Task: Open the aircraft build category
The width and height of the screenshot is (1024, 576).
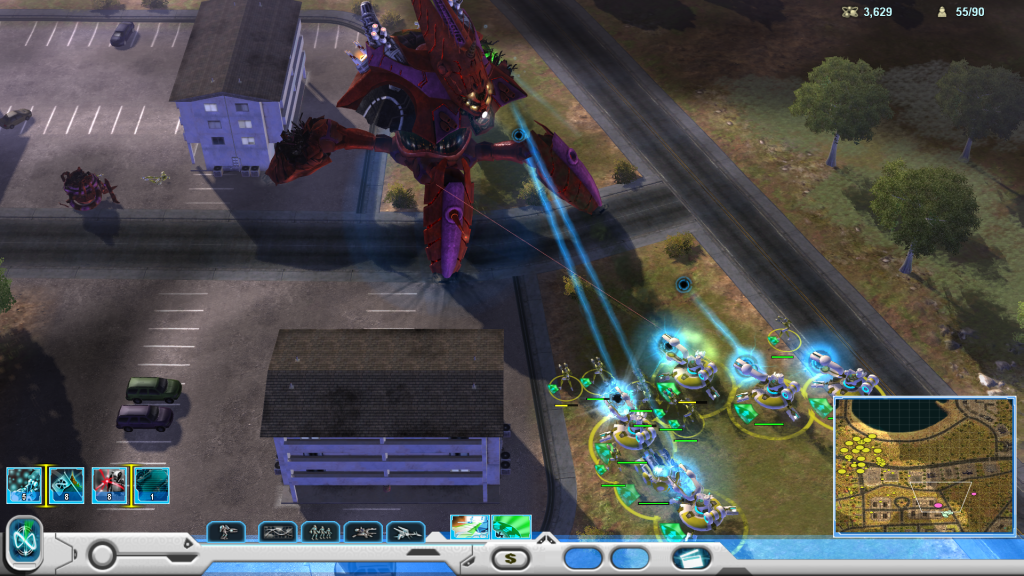Action: (x=406, y=532)
